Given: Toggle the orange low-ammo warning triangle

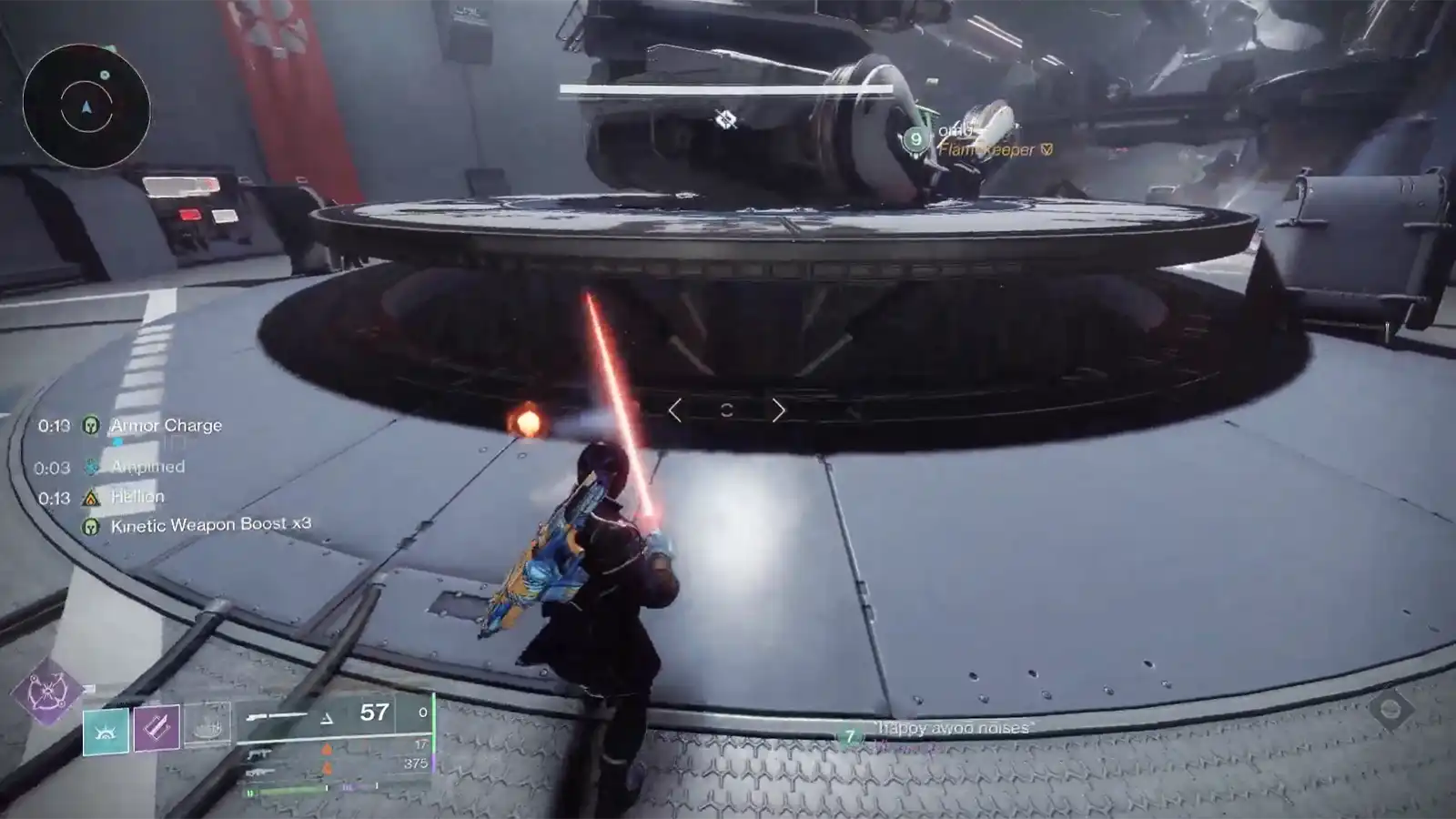Looking at the screenshot, I should (x=327, y=749).
